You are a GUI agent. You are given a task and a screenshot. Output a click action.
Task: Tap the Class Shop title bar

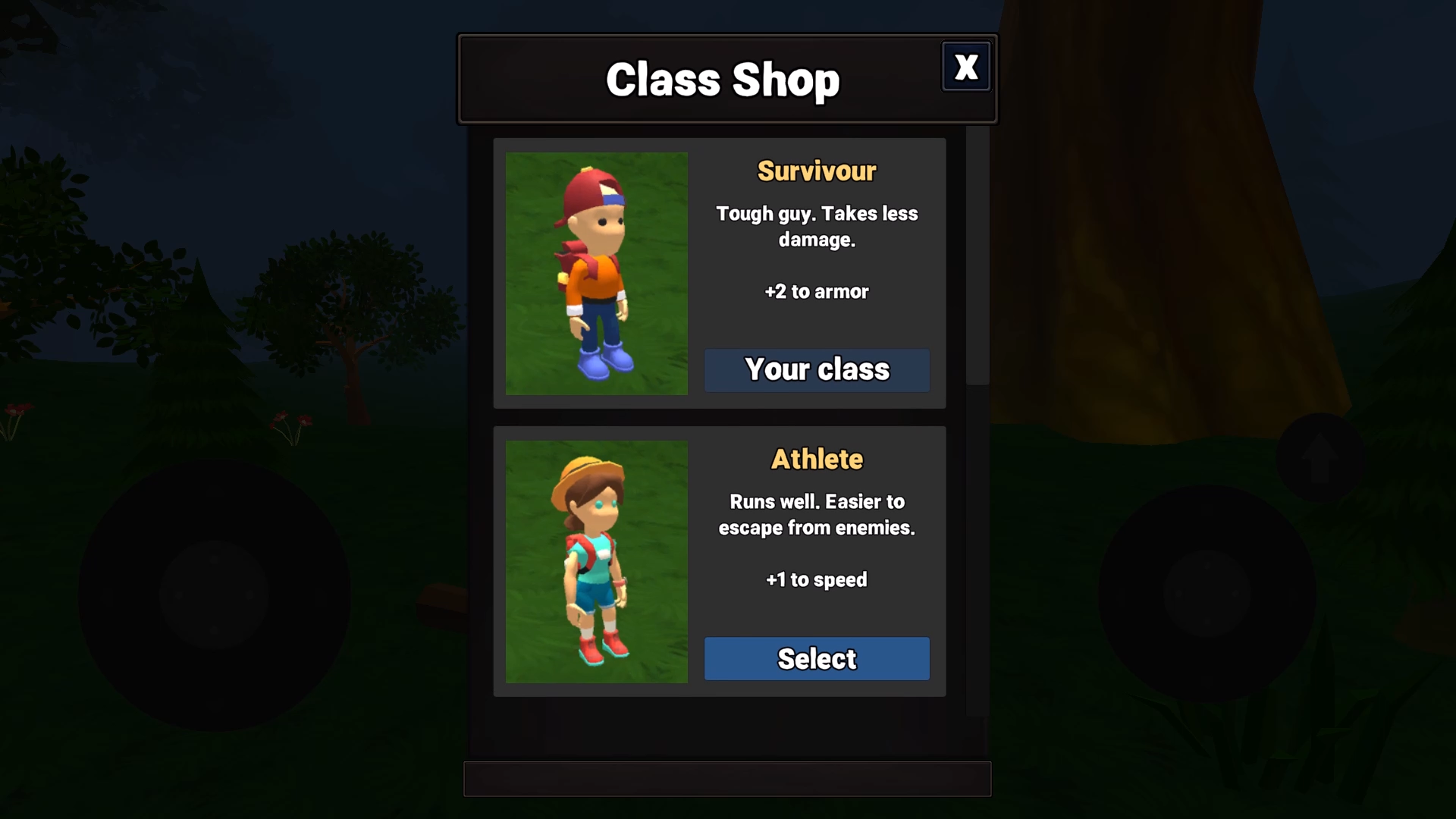point(724,79)
